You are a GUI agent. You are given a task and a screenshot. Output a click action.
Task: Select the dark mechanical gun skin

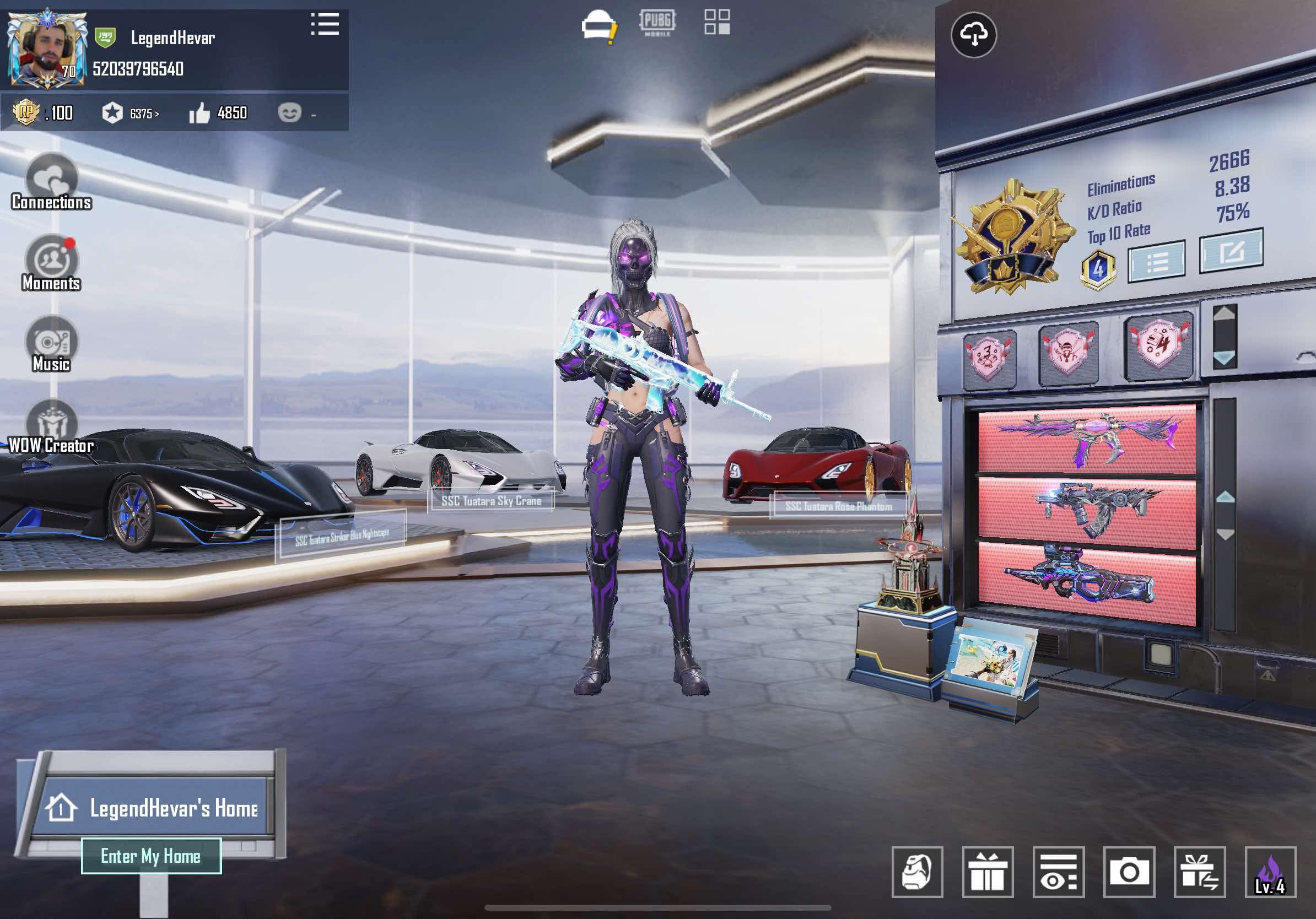(x=1087, y=509)
